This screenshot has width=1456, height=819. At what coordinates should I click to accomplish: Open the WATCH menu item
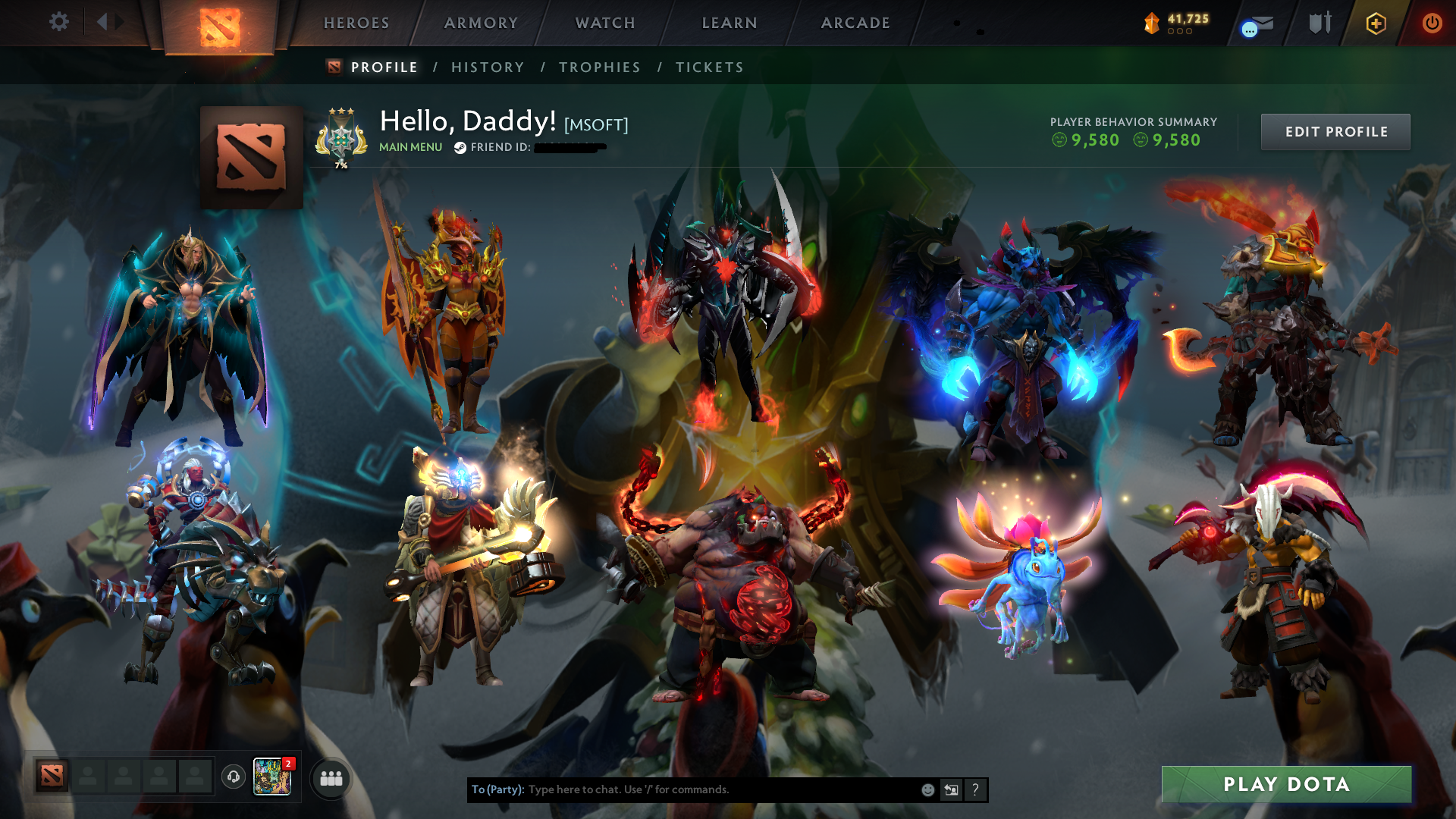(x=604, y=23)
